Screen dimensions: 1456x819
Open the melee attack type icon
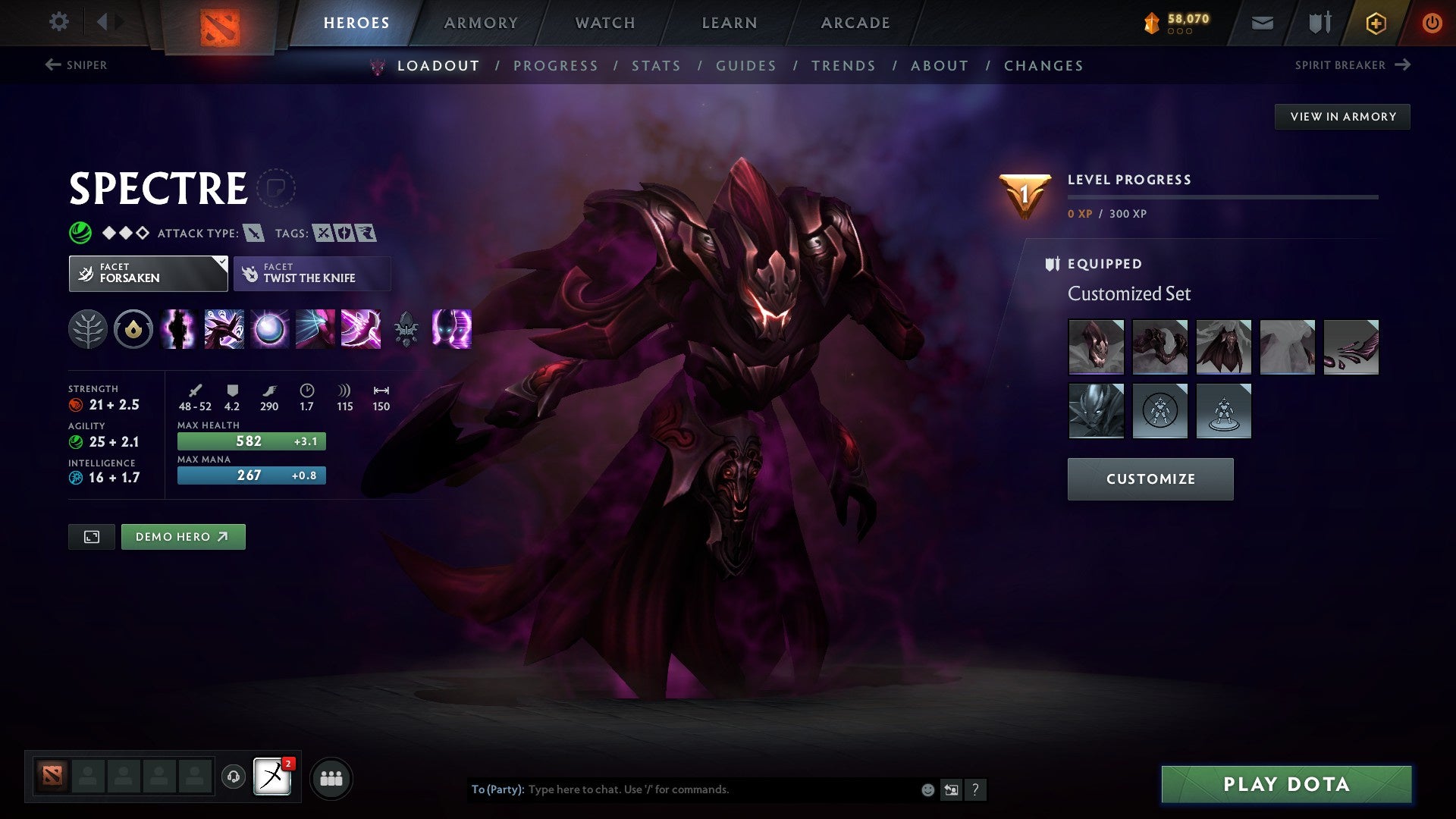pyautogui.click(x=256, y=233)
